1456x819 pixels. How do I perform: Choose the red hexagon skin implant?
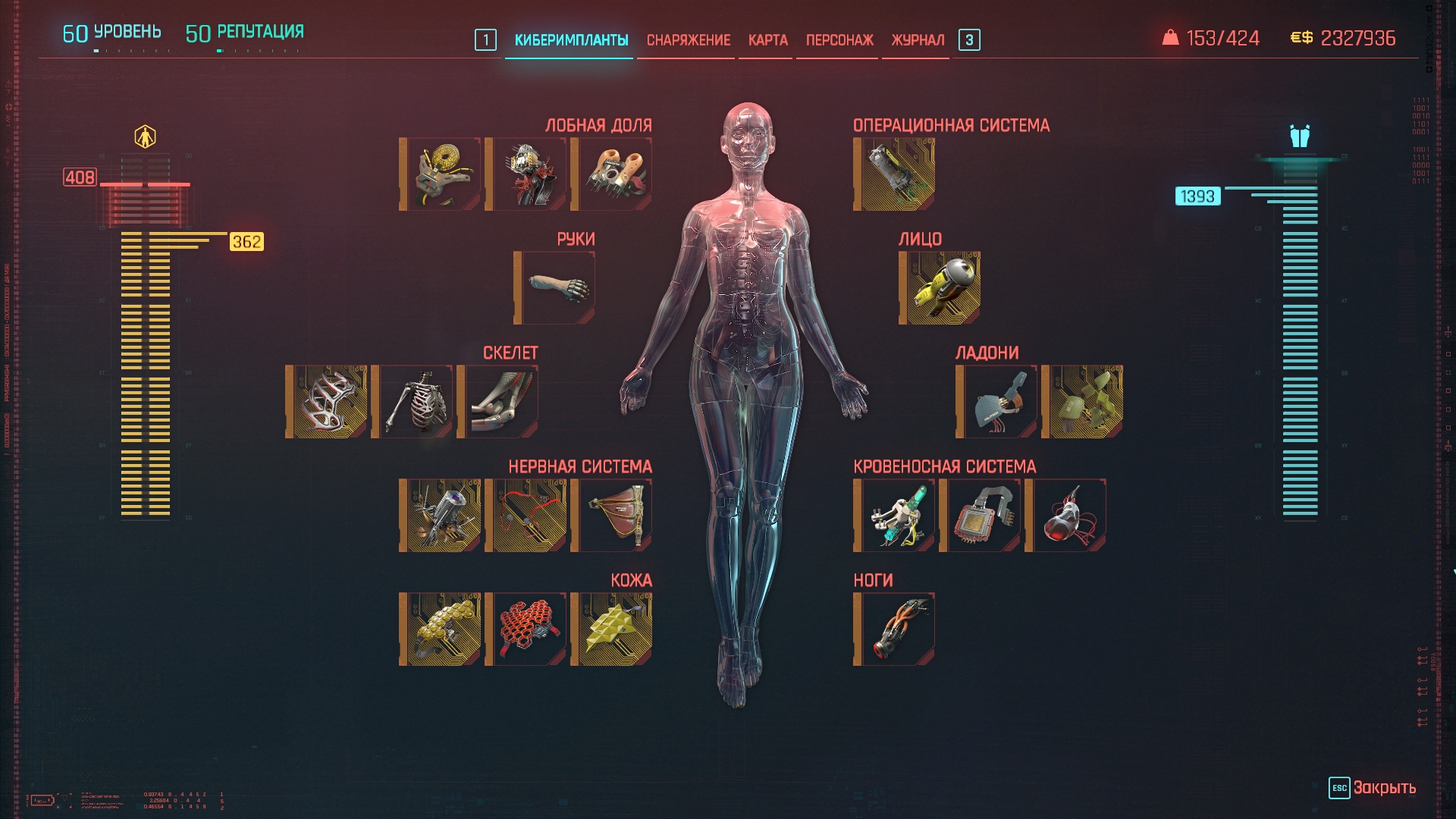point(526,629)
